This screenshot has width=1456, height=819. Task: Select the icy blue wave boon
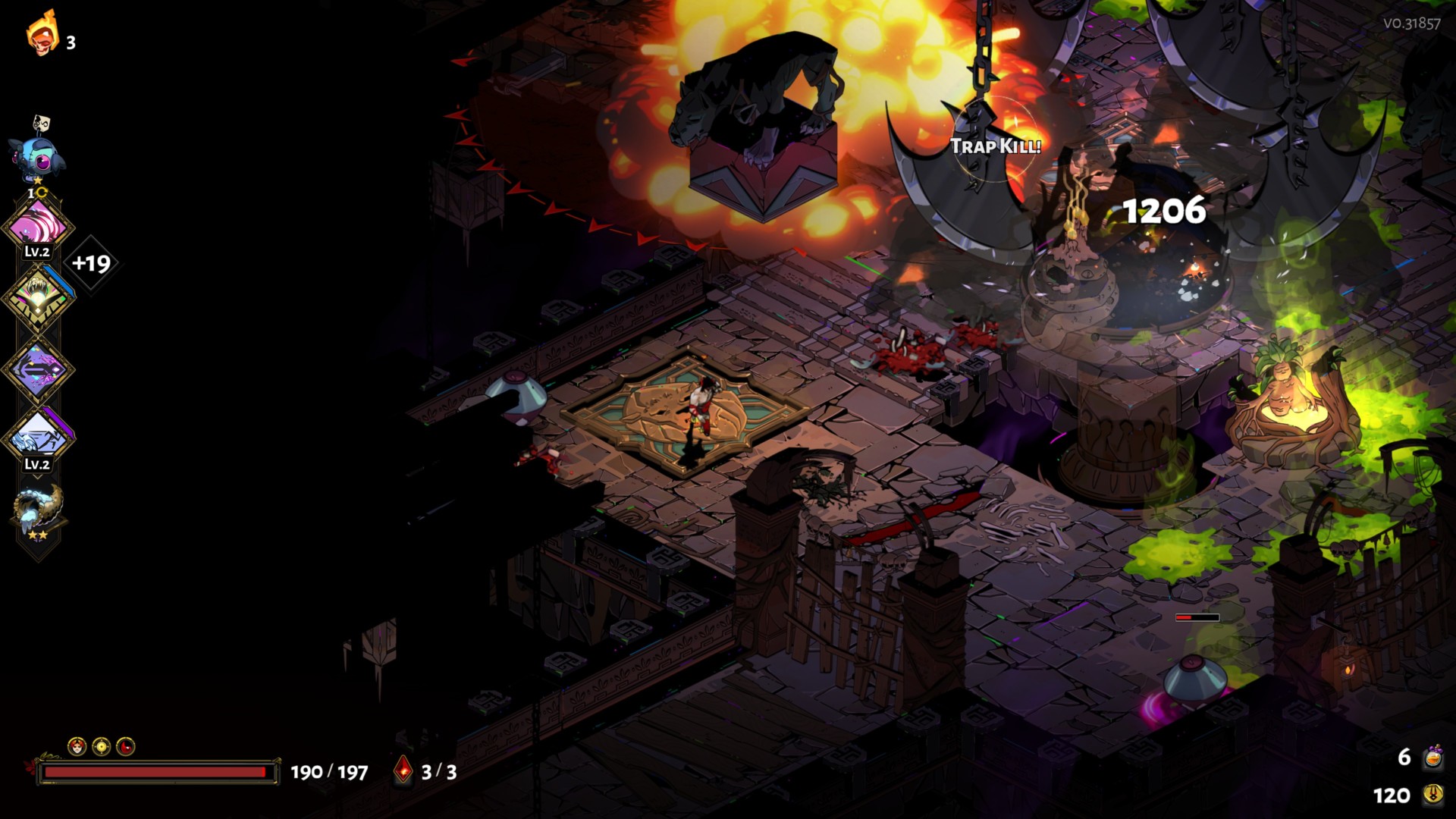coord(38,438)
